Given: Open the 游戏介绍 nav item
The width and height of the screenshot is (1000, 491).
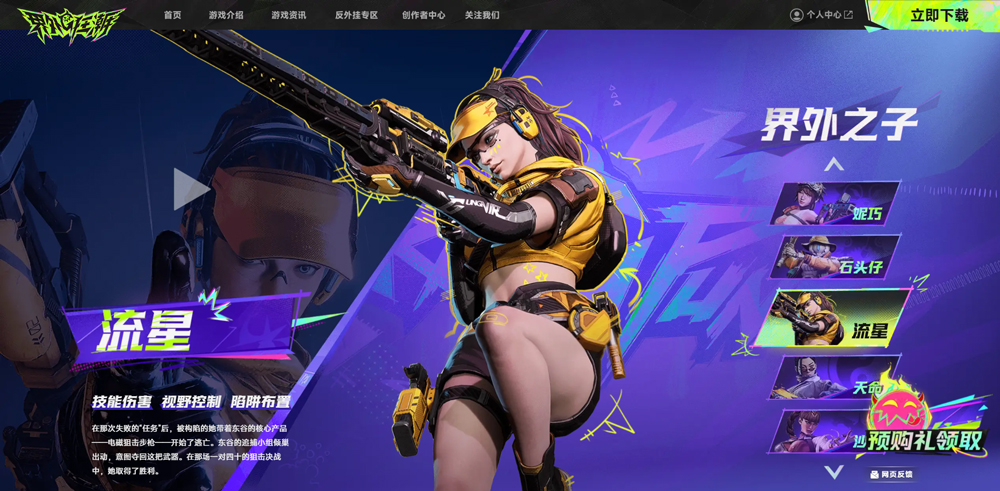Looking at the screenshot, I should pos(226,15).
